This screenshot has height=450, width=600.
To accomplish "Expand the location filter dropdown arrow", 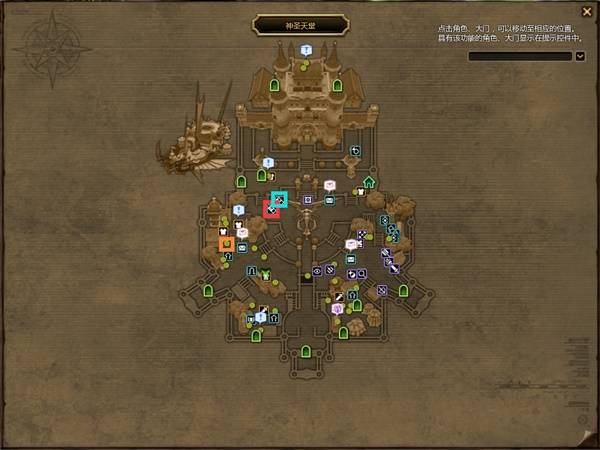I will tap(580, 57).
